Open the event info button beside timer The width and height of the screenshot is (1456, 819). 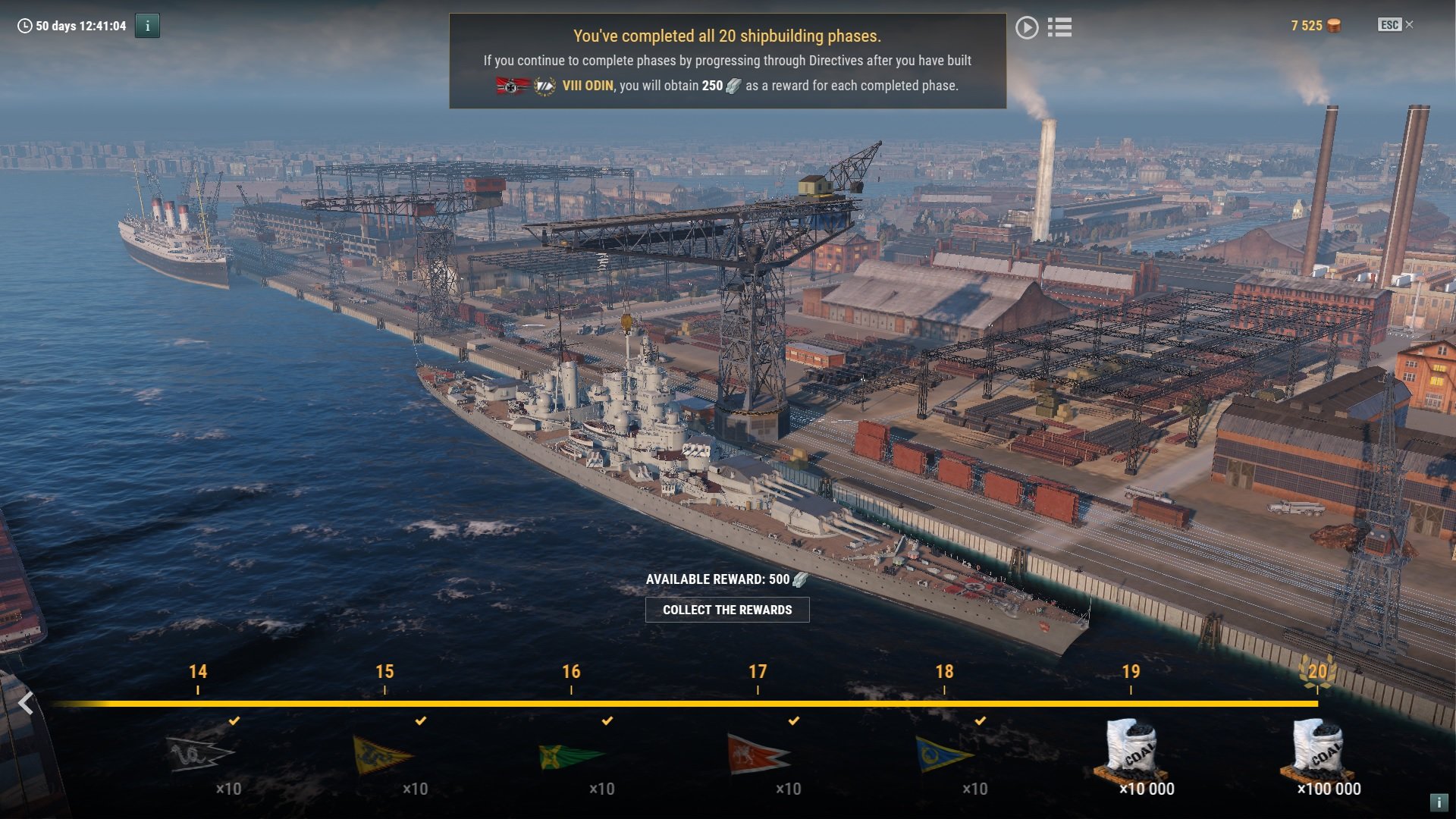(147, 26)
